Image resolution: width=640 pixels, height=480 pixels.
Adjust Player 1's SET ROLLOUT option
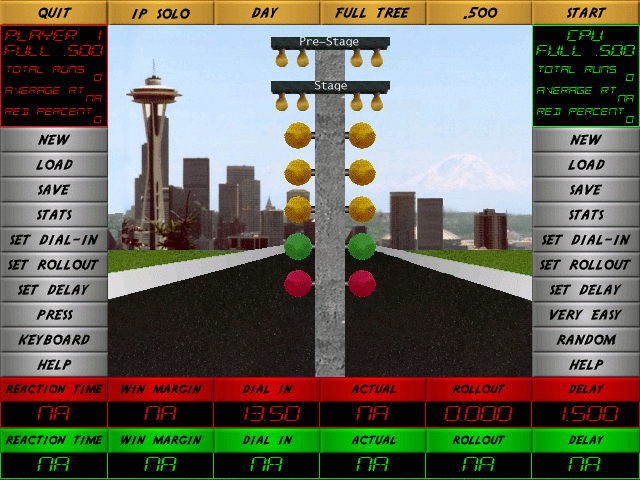(x=54, y=265)
